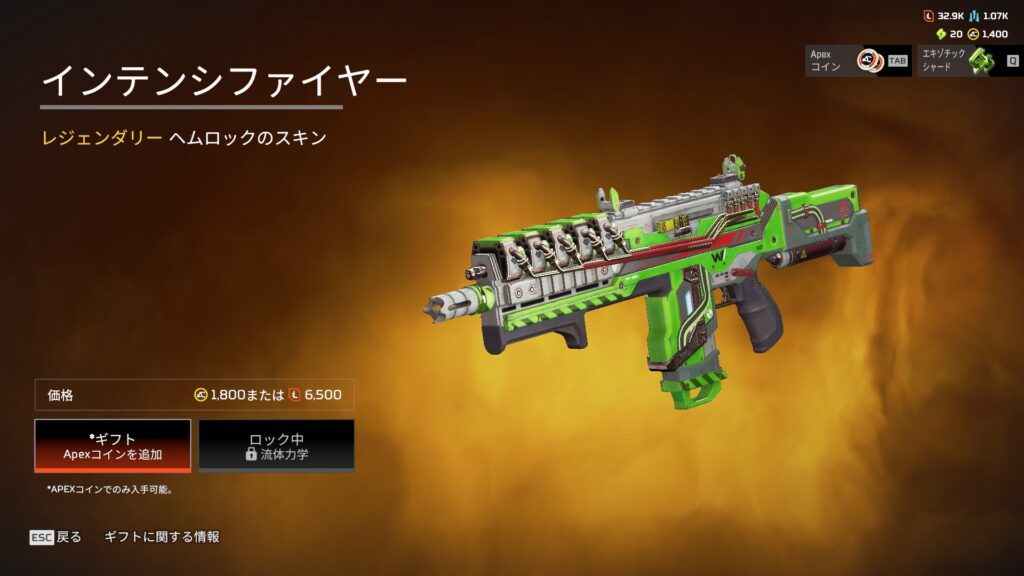The image size is (1024, 576).
Task: Open ギフトに関する情報 gift info
Action: [x=162, y=537]
